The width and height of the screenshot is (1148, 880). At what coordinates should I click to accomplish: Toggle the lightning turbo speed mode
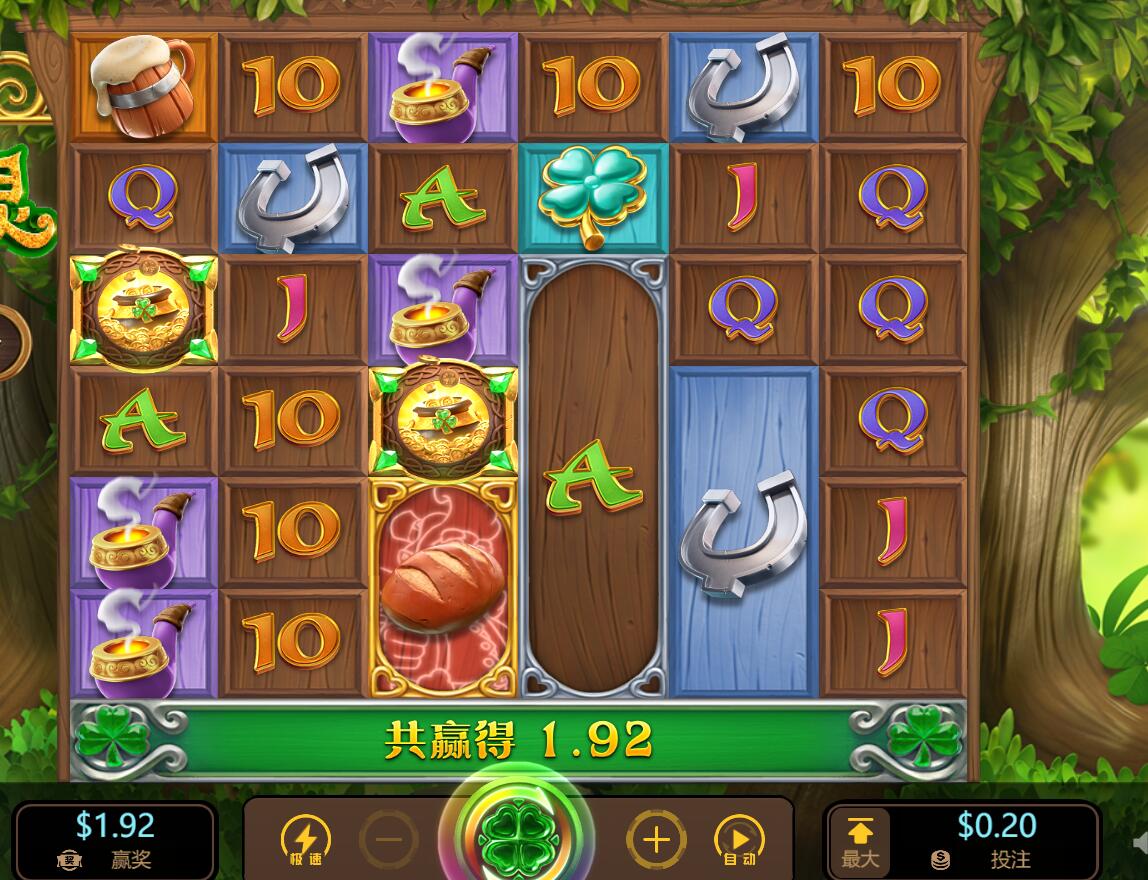point(305,839)
